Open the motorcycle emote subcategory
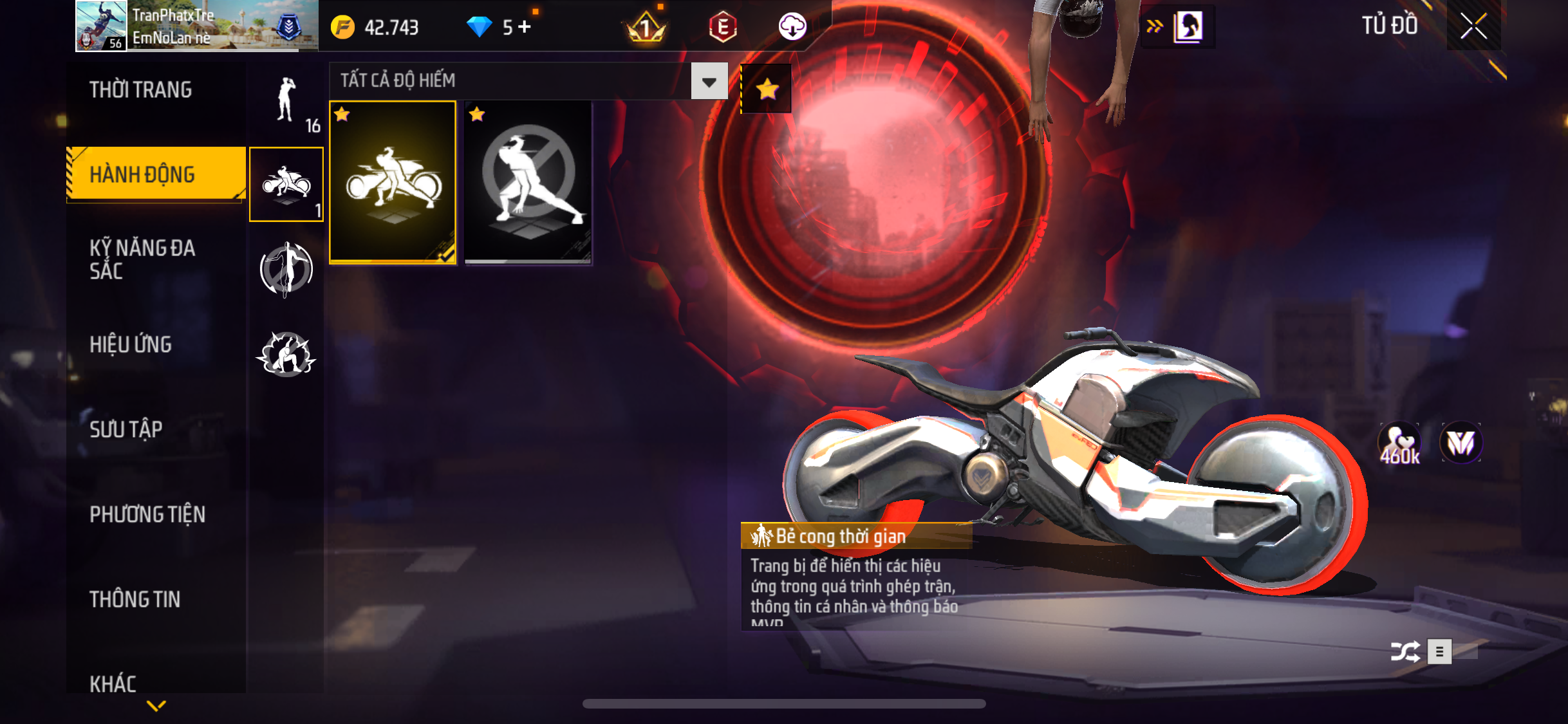Viewport: 1568px width, 724px height. (x=286, y=185)
